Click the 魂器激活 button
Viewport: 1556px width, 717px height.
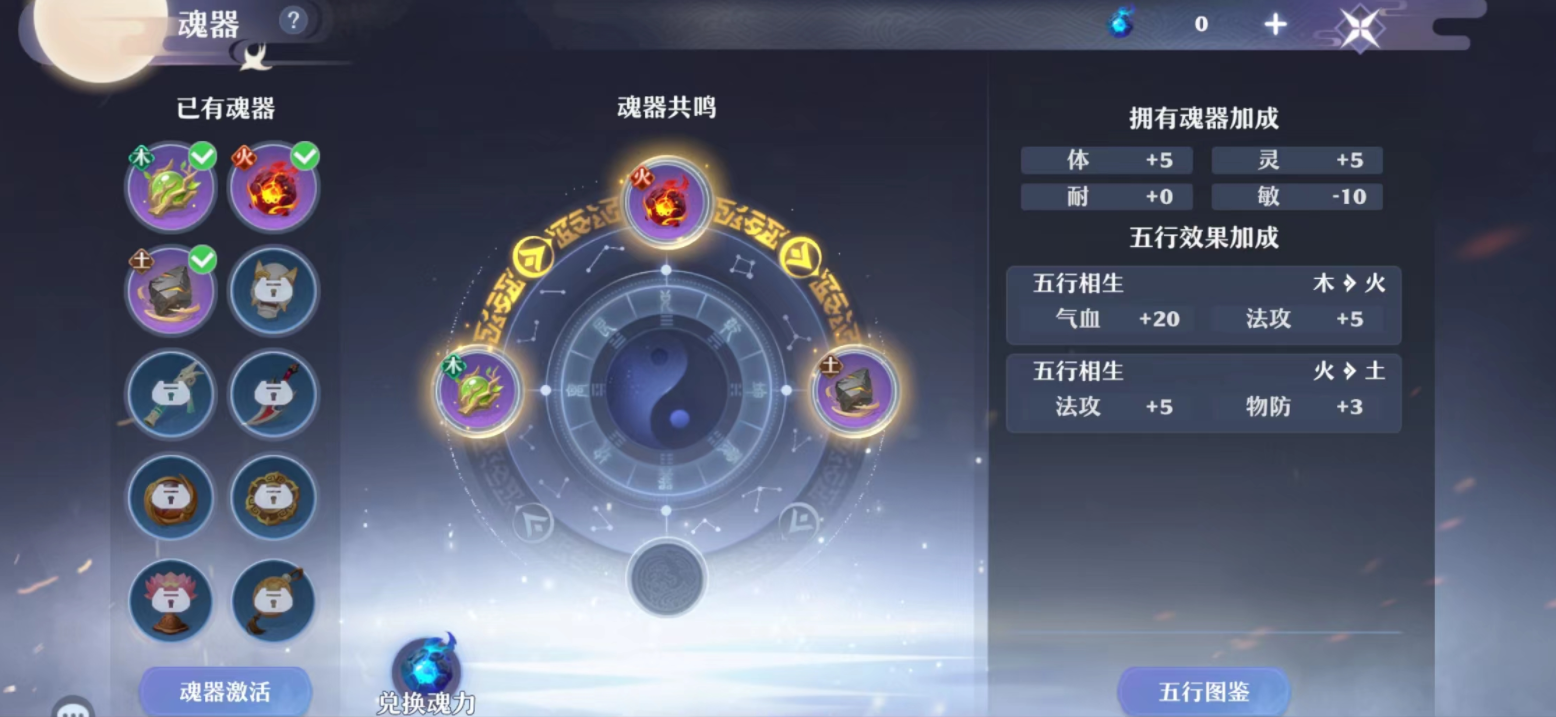pyautogui.click(x=225, y=691)
